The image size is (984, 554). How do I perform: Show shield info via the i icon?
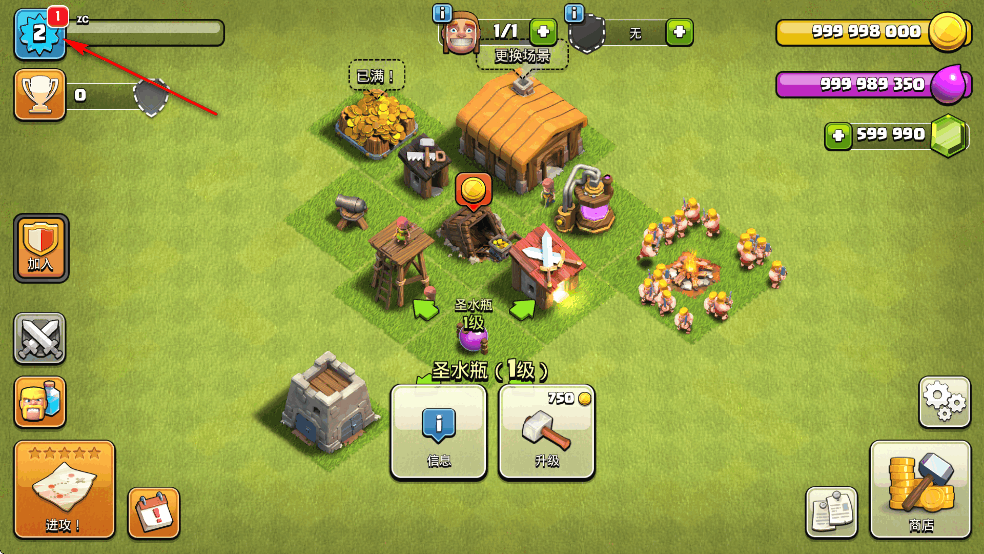coord(575,13)
